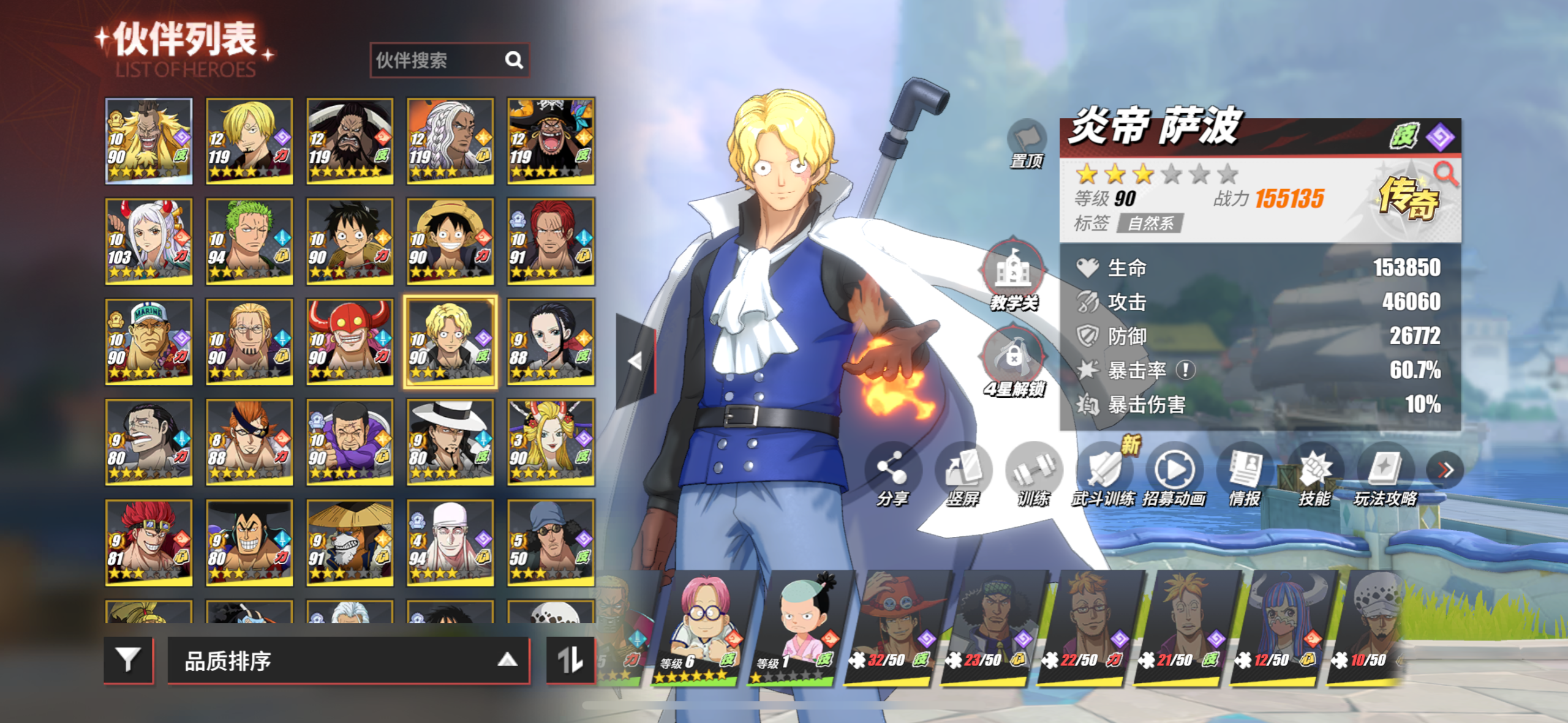
Task: Tap the 置顶 pin flag button
Action: pos(1027,142)
